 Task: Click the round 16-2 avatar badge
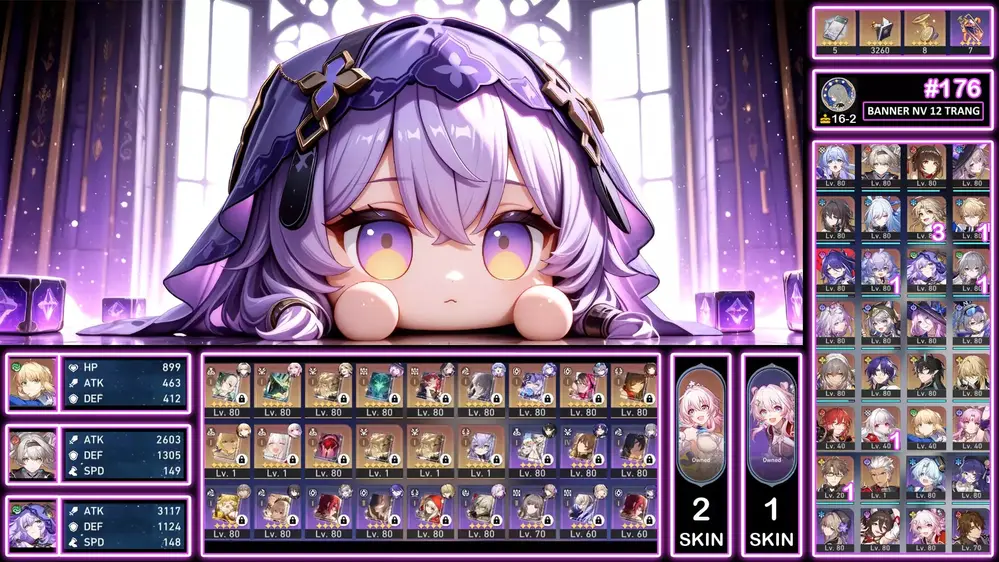pos(837,95)
